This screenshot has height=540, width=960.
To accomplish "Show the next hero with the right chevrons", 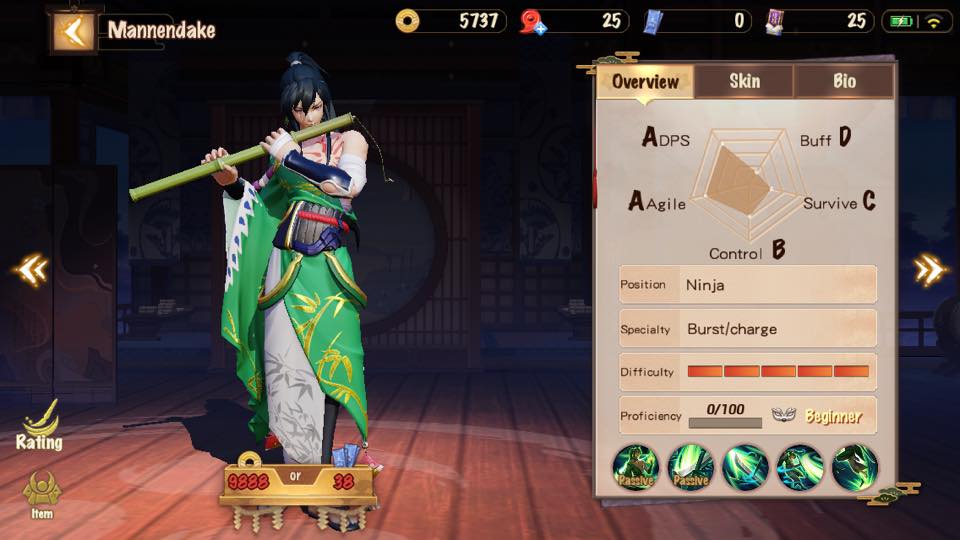I will pos(929,269).
